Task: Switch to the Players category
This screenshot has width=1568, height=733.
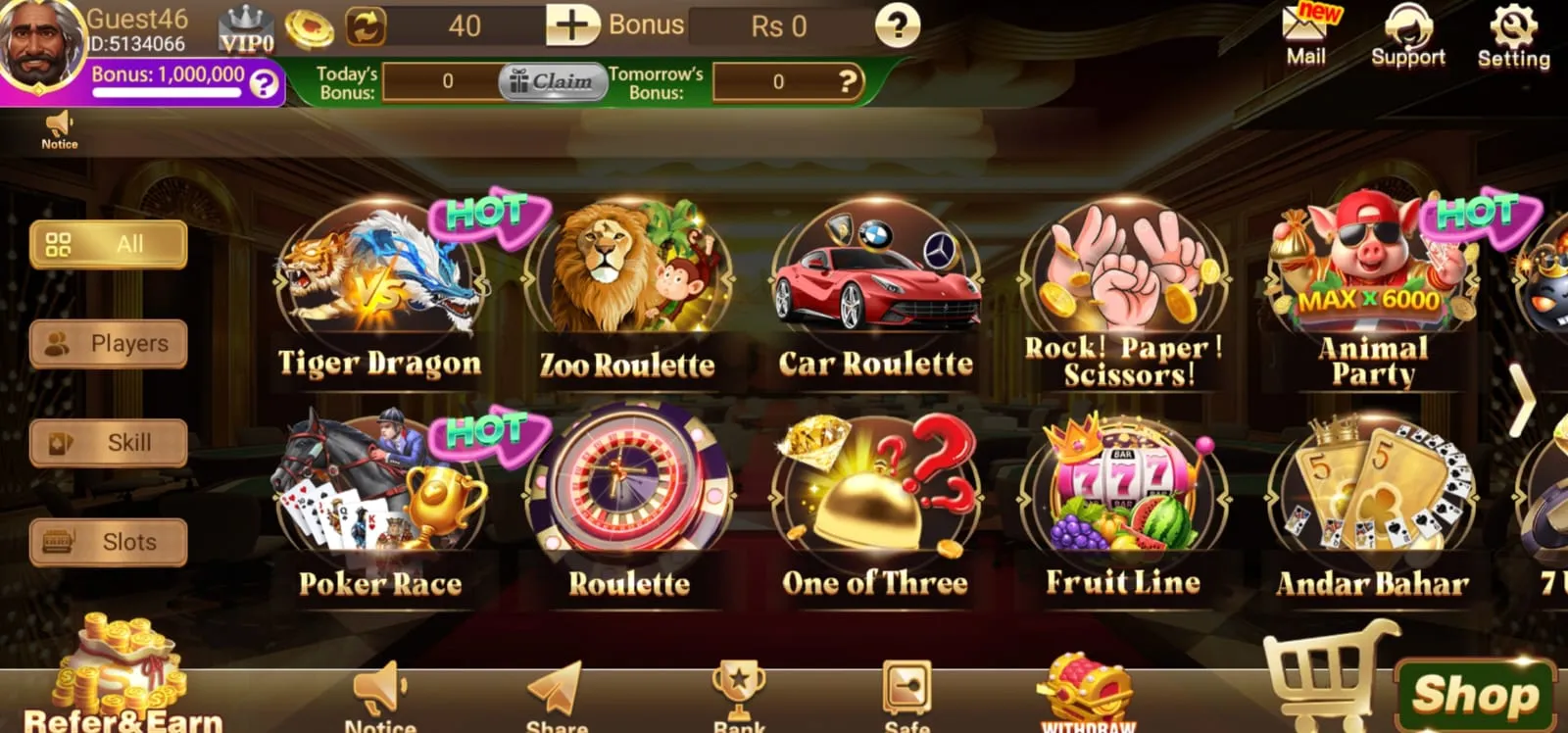Action: pyautogui.click(x=108, y=343)
